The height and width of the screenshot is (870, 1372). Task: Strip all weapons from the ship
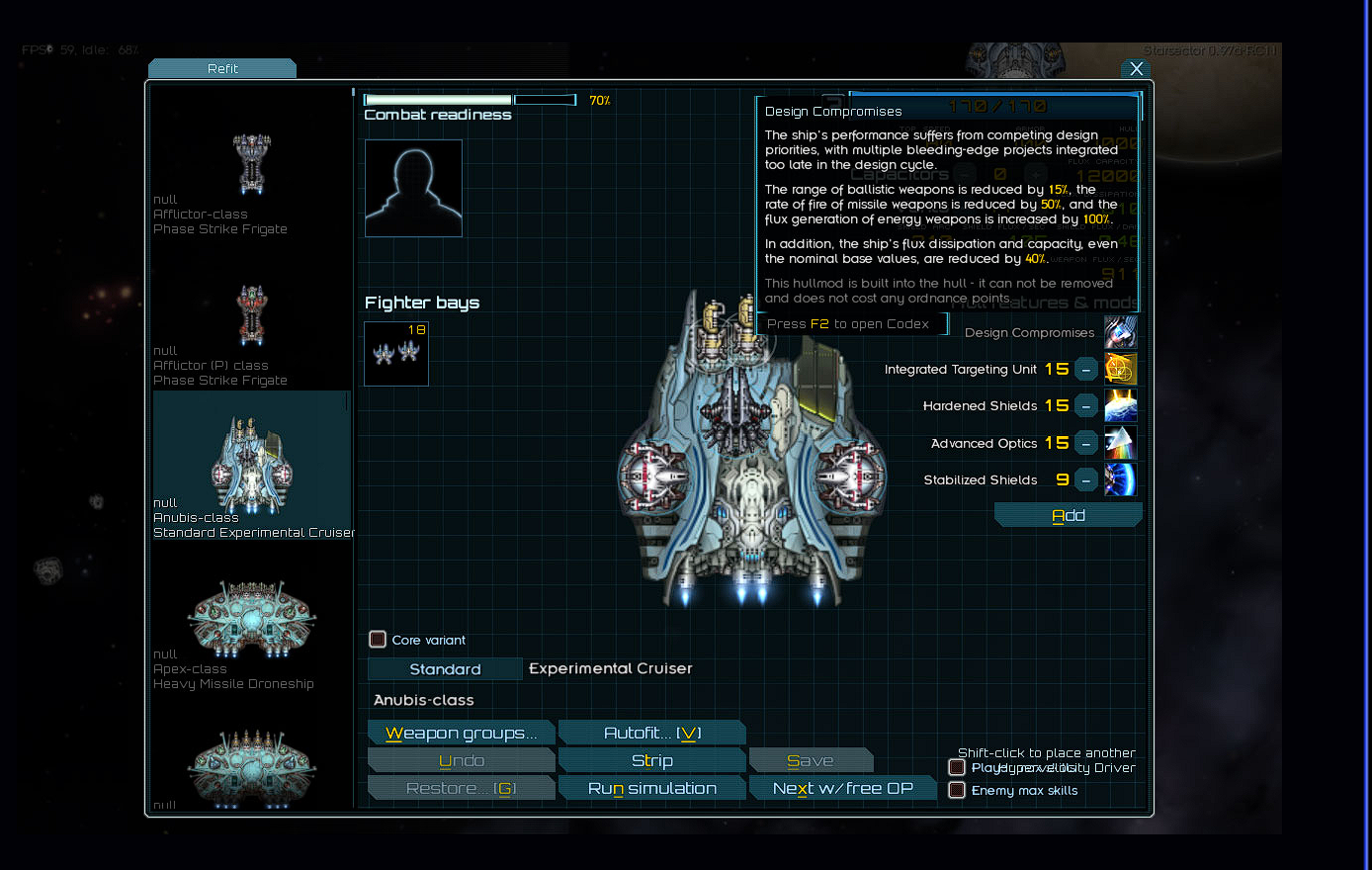651,760
